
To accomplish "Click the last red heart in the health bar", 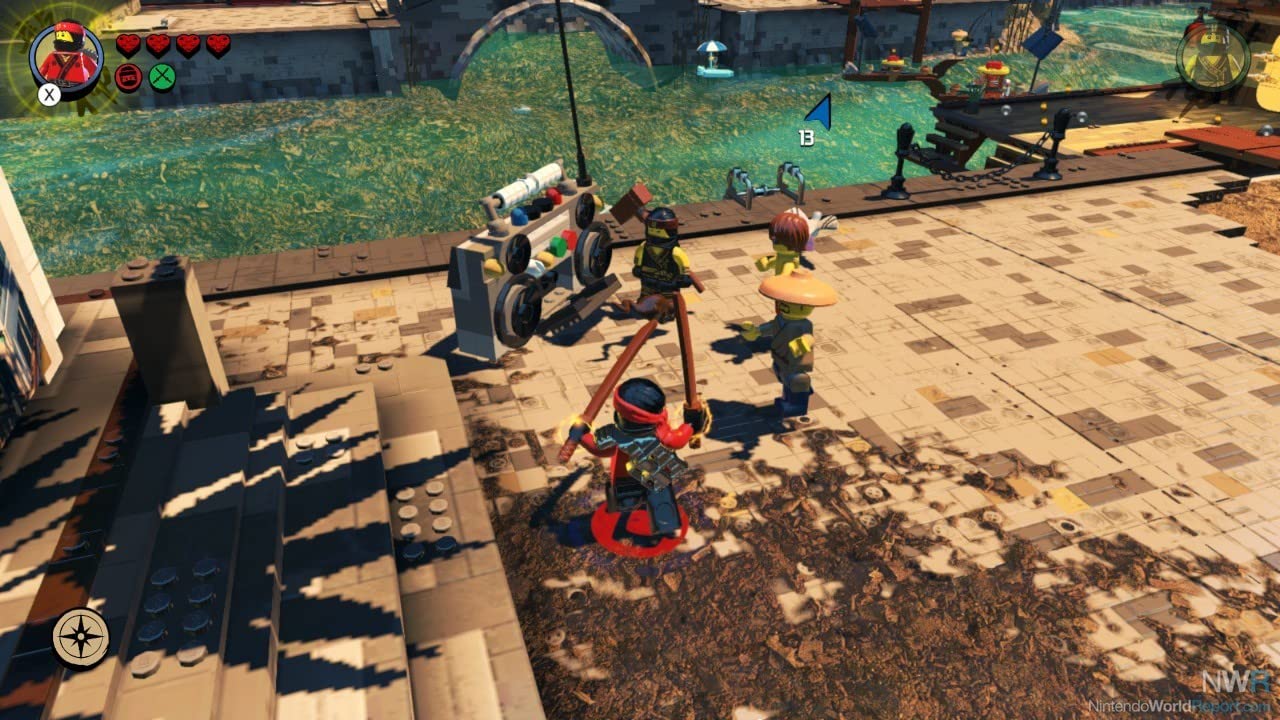I will pyautogui.click(x=219, y=44).
